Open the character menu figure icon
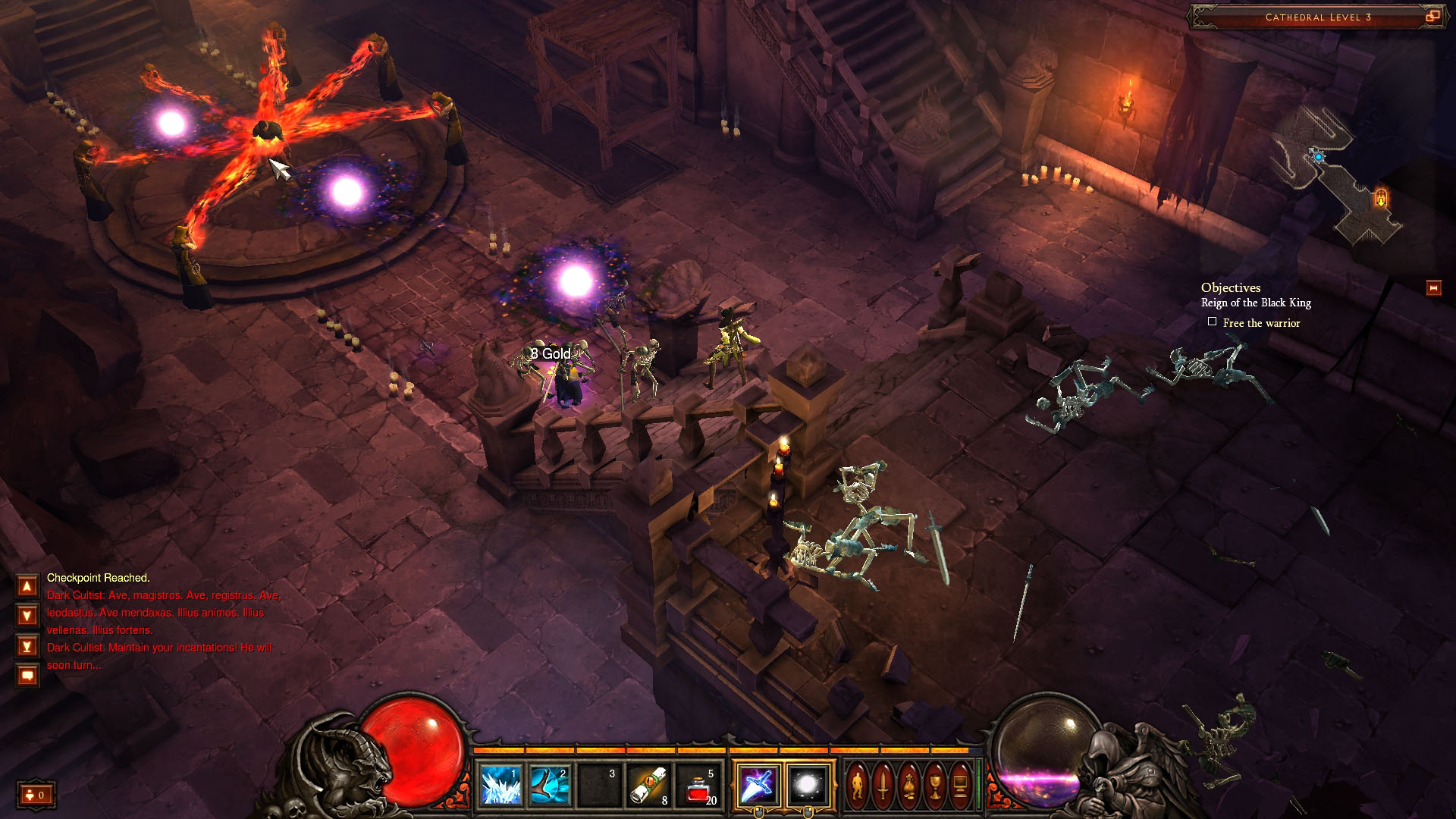Viewport: 1456px width, 819px height. [858, 785]
